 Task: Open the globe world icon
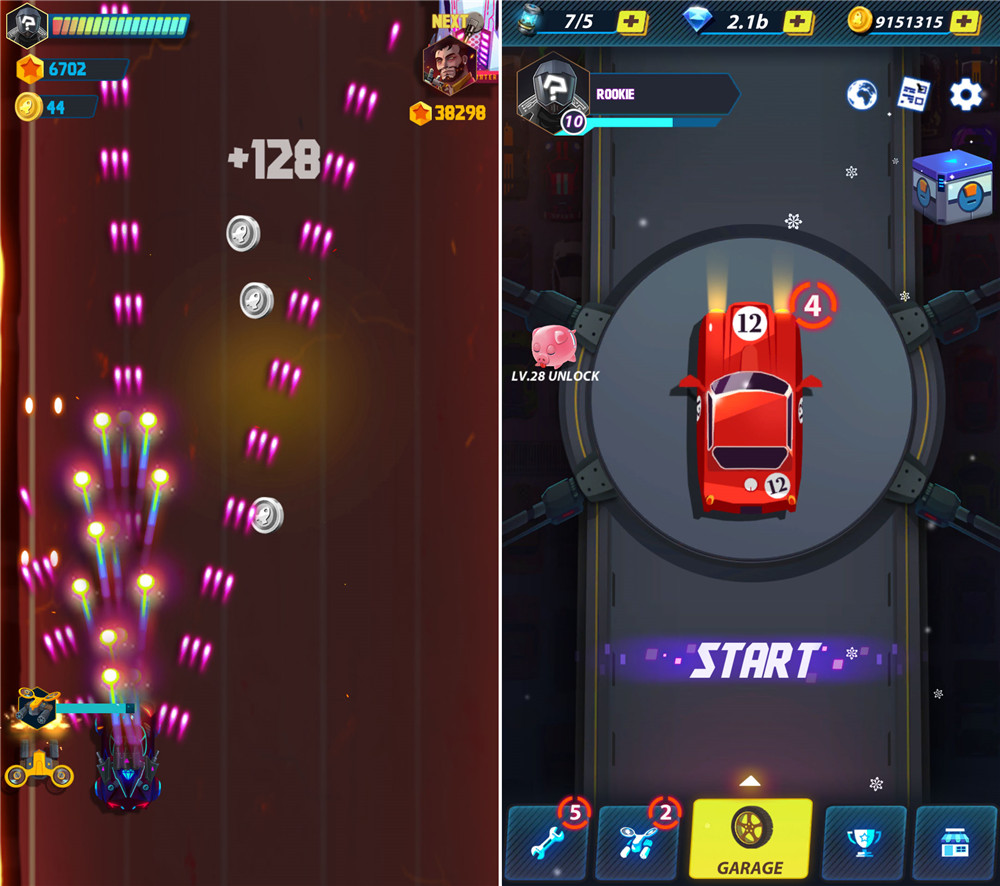click(x=862, y=95)
